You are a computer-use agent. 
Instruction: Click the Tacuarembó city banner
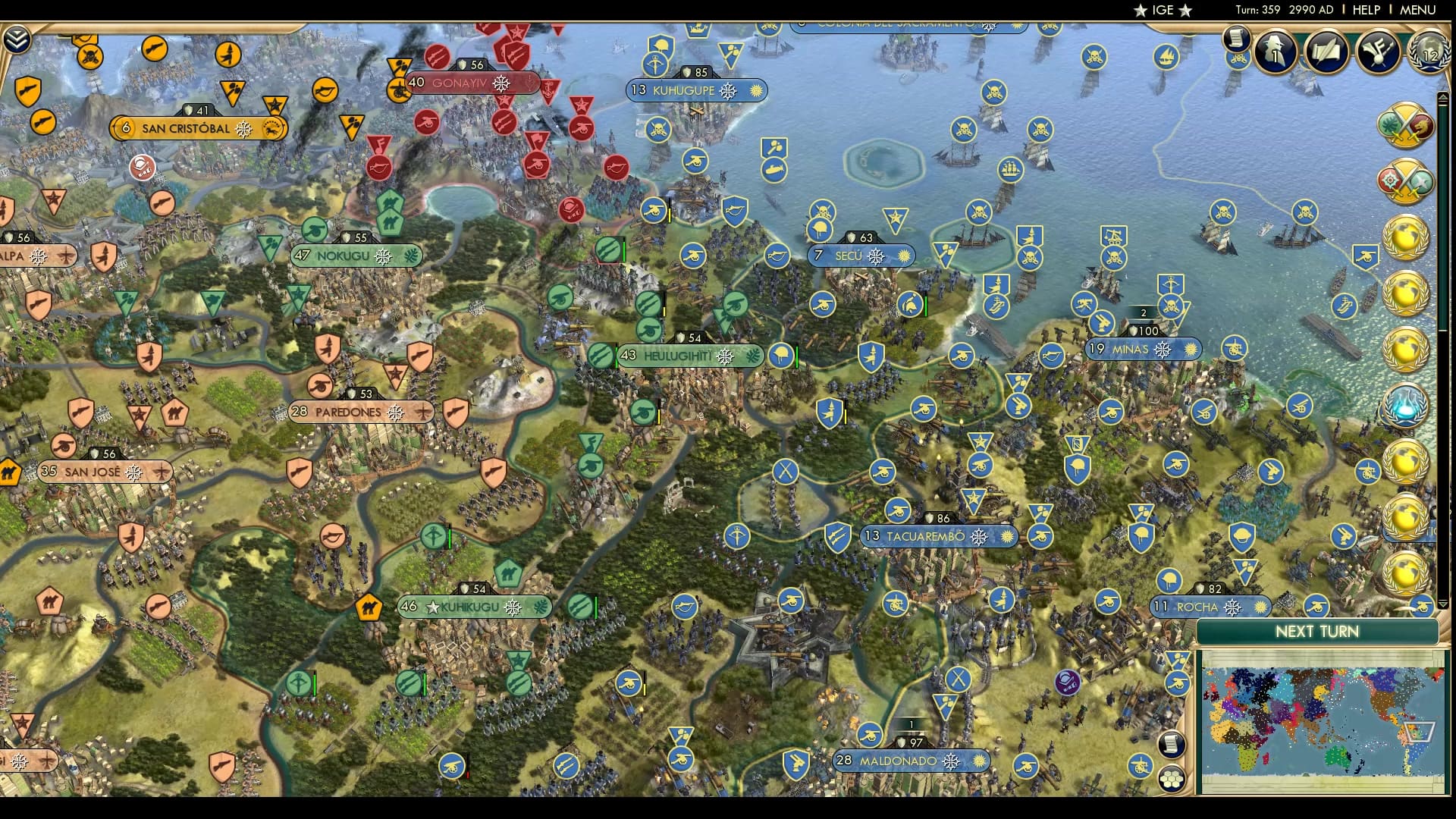tap(938, 535)
